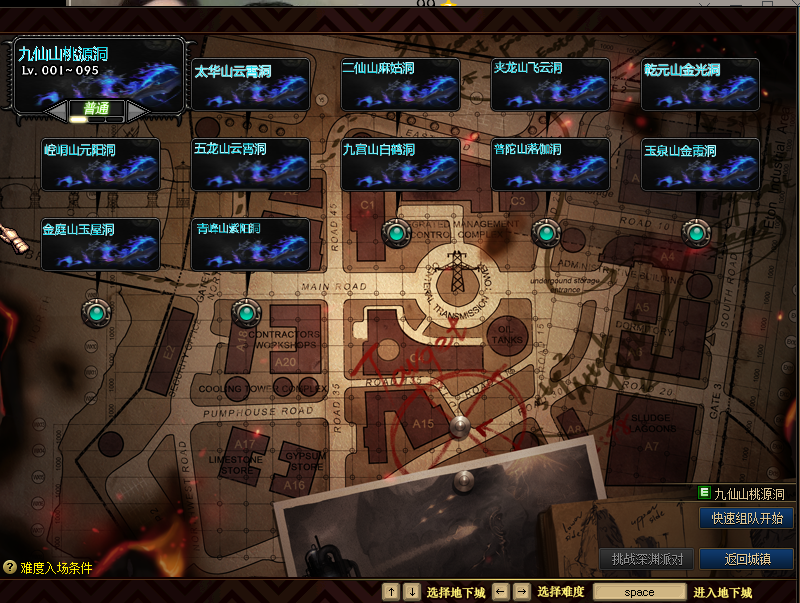This screenshot has height=603, width=800.
Task: Click 快速组队开始 to start quick party
Action: click(746, 518)
